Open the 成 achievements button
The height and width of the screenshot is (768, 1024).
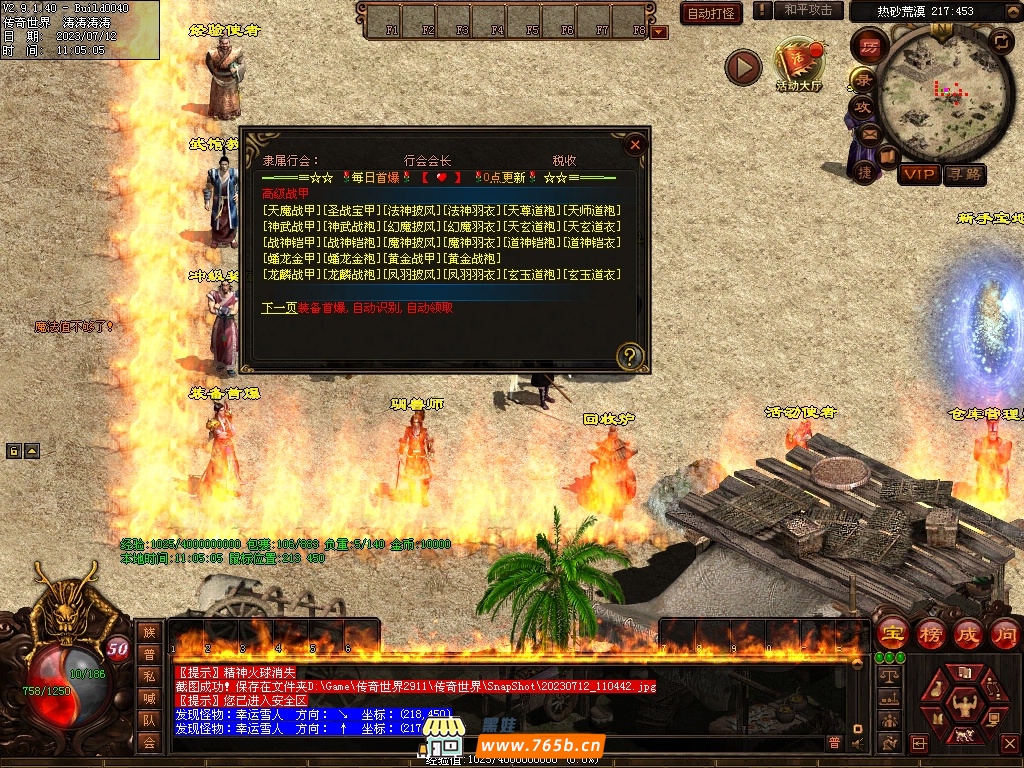(x=968, y=634)
